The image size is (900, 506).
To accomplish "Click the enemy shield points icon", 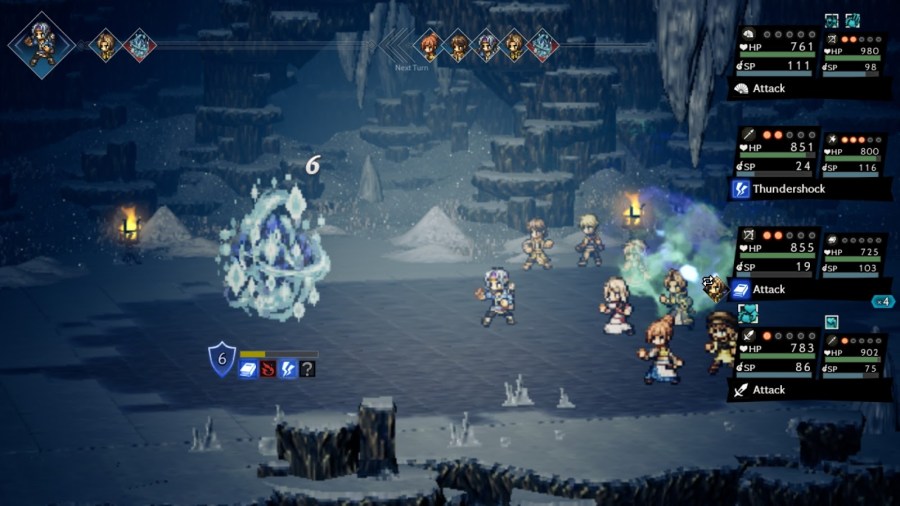I will [x=221, y=359].
